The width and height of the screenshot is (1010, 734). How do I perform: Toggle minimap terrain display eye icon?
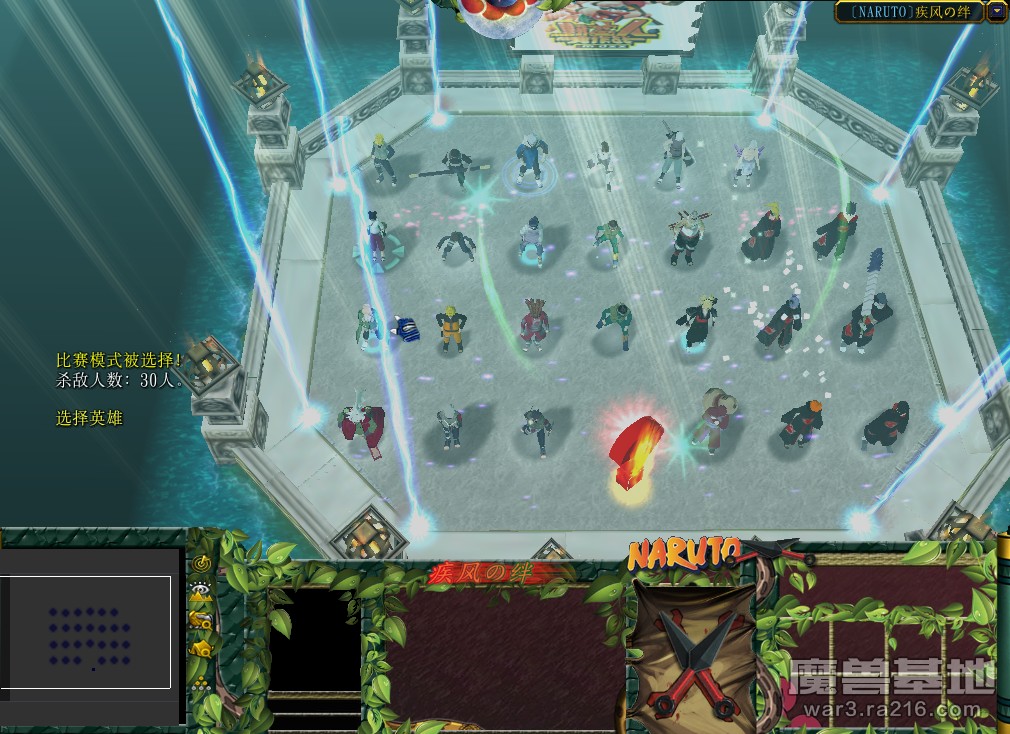tap(201, 590)
